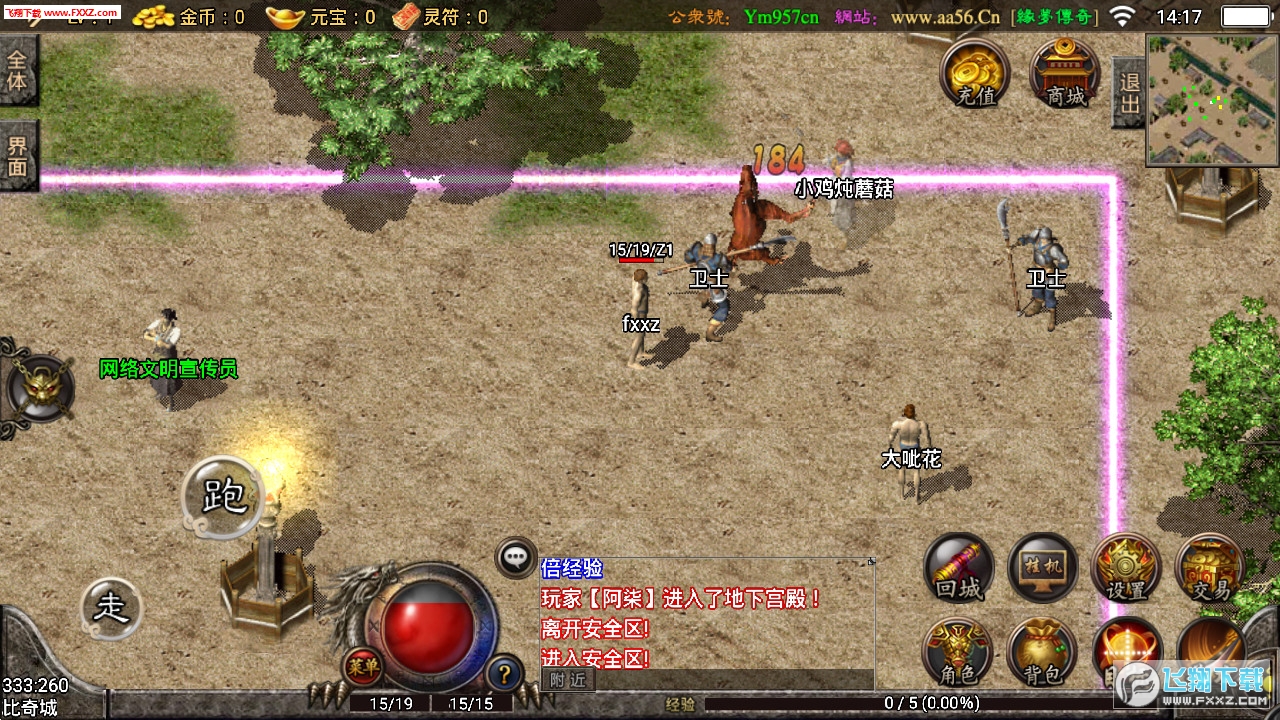Open the 商城 mall

[1065, 73]
